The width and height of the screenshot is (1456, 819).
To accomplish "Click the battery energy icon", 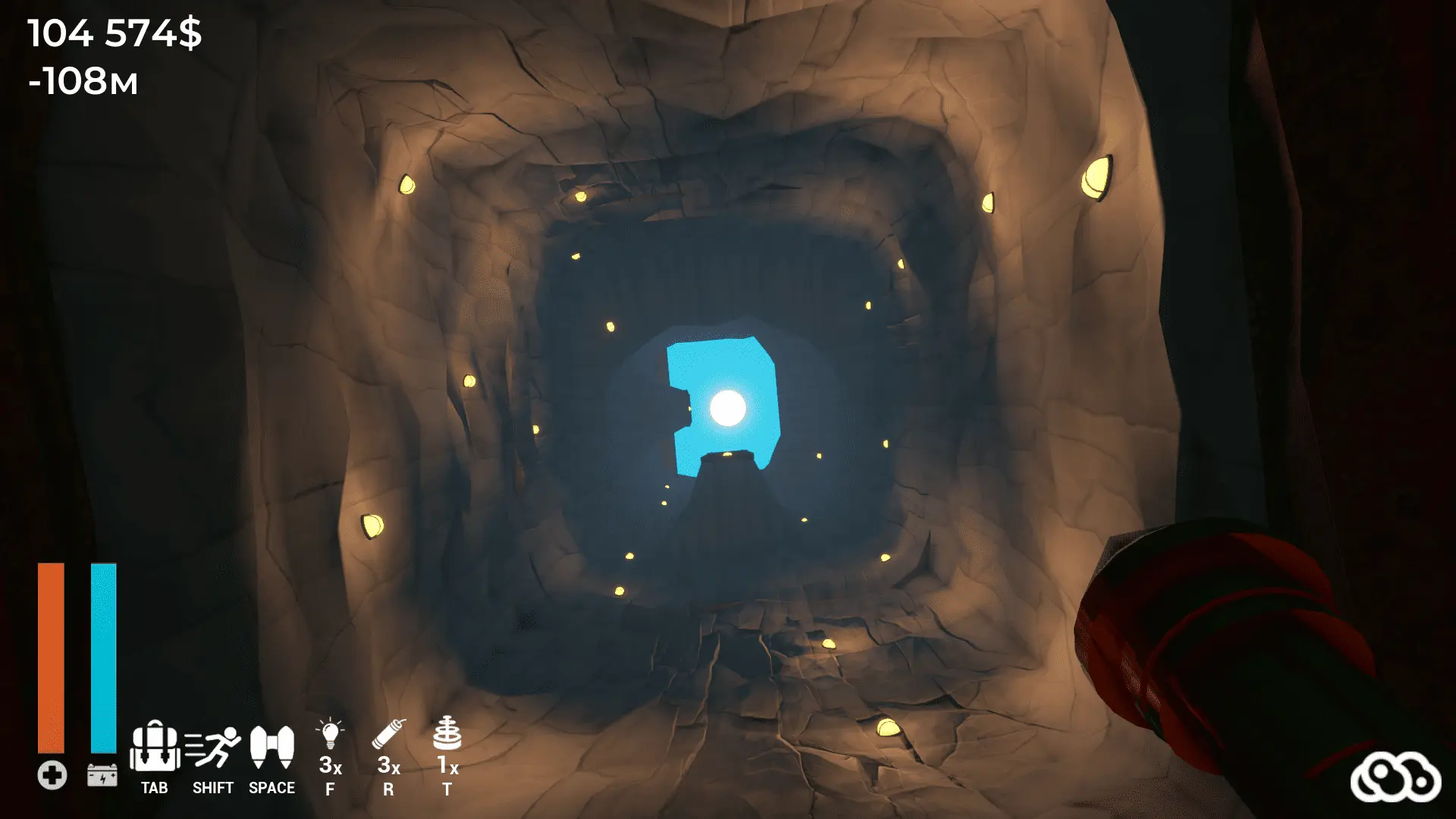I will coord(102,774).
